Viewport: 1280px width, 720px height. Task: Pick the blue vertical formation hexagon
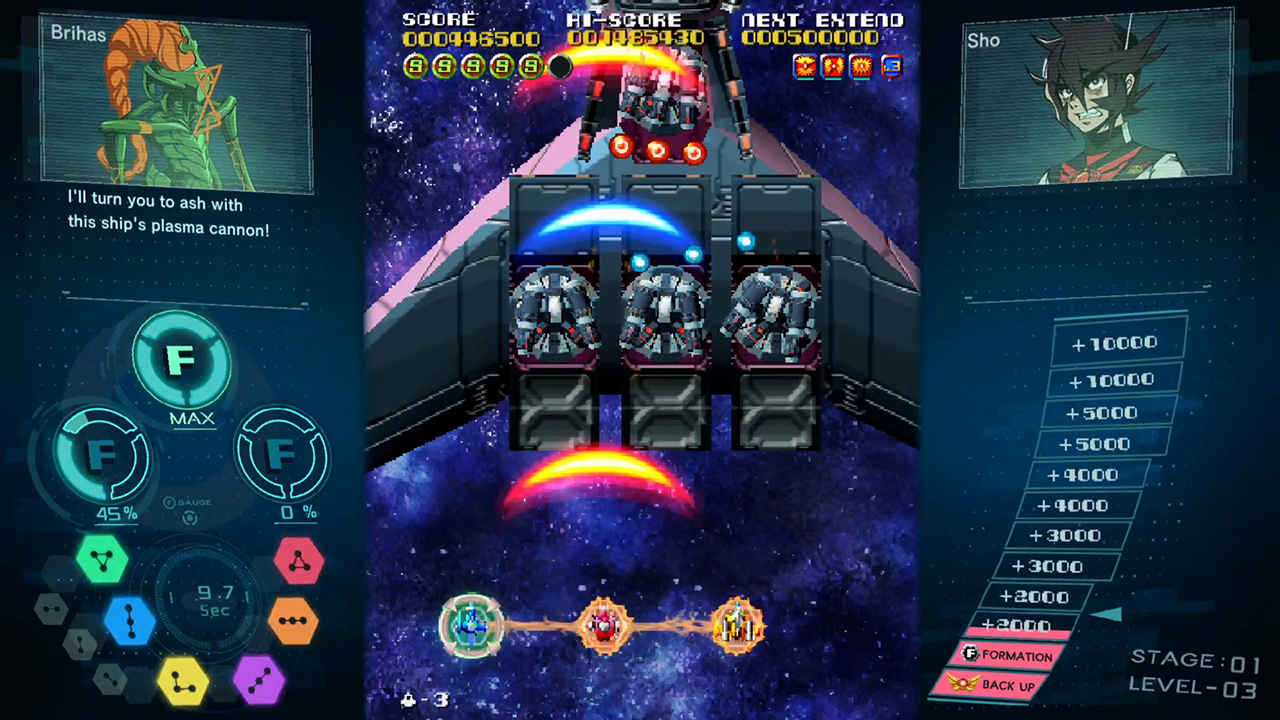point(131,620)
